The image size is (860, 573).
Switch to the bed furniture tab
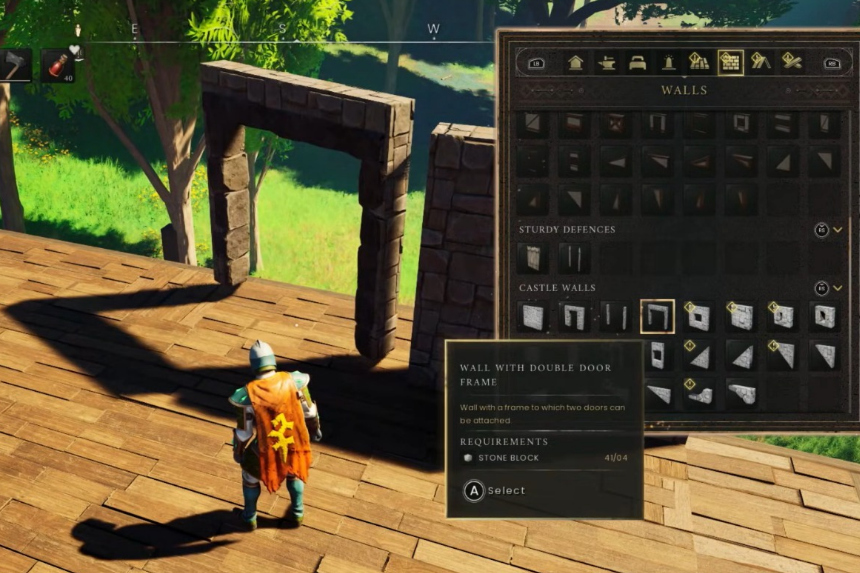pyautogui.click(x=637, y=62)
